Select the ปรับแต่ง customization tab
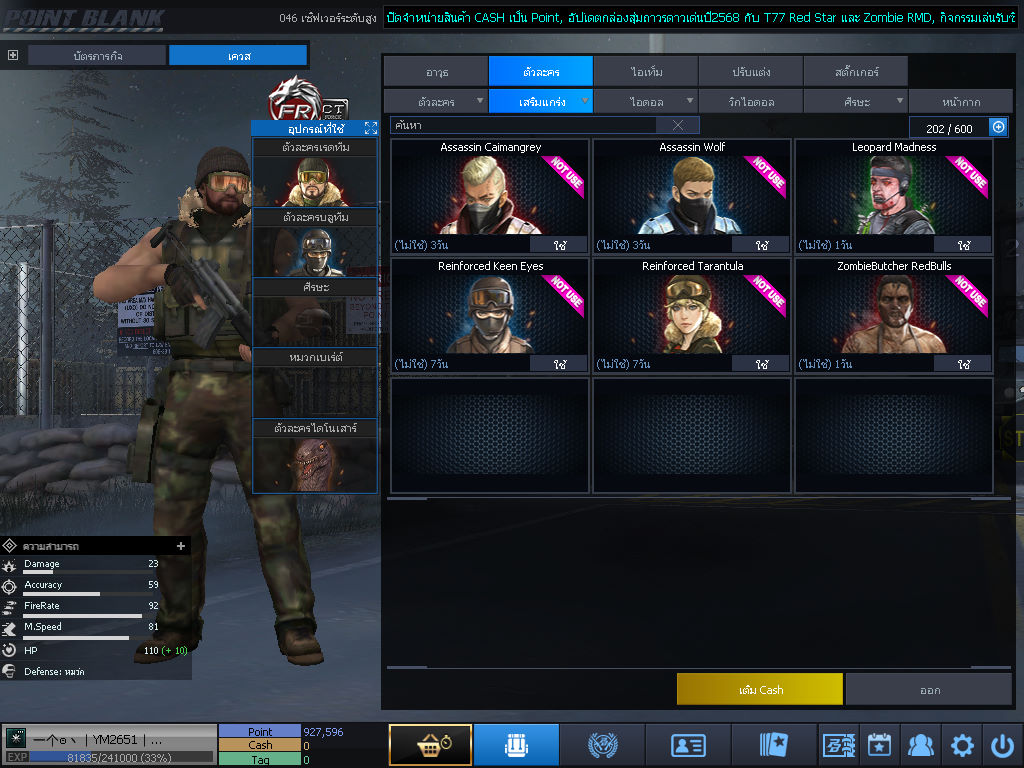The width and height of the screenshot is (1024, 768). pyautogui.click(x=751, y=71)
